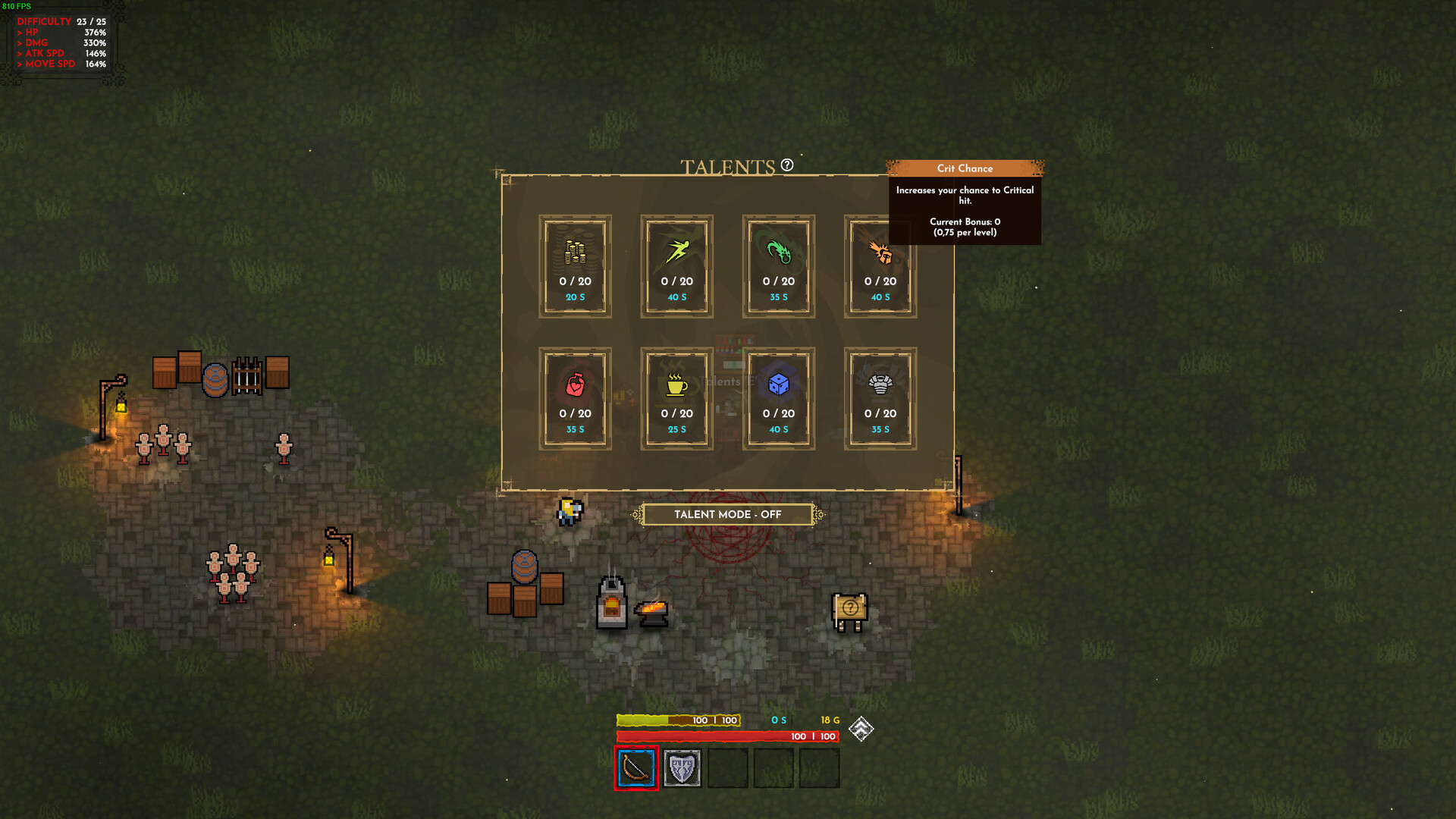The width and height of the screenshot is (1456, 819).
Task: Toggle Talent Mode on
Action: 725,514
